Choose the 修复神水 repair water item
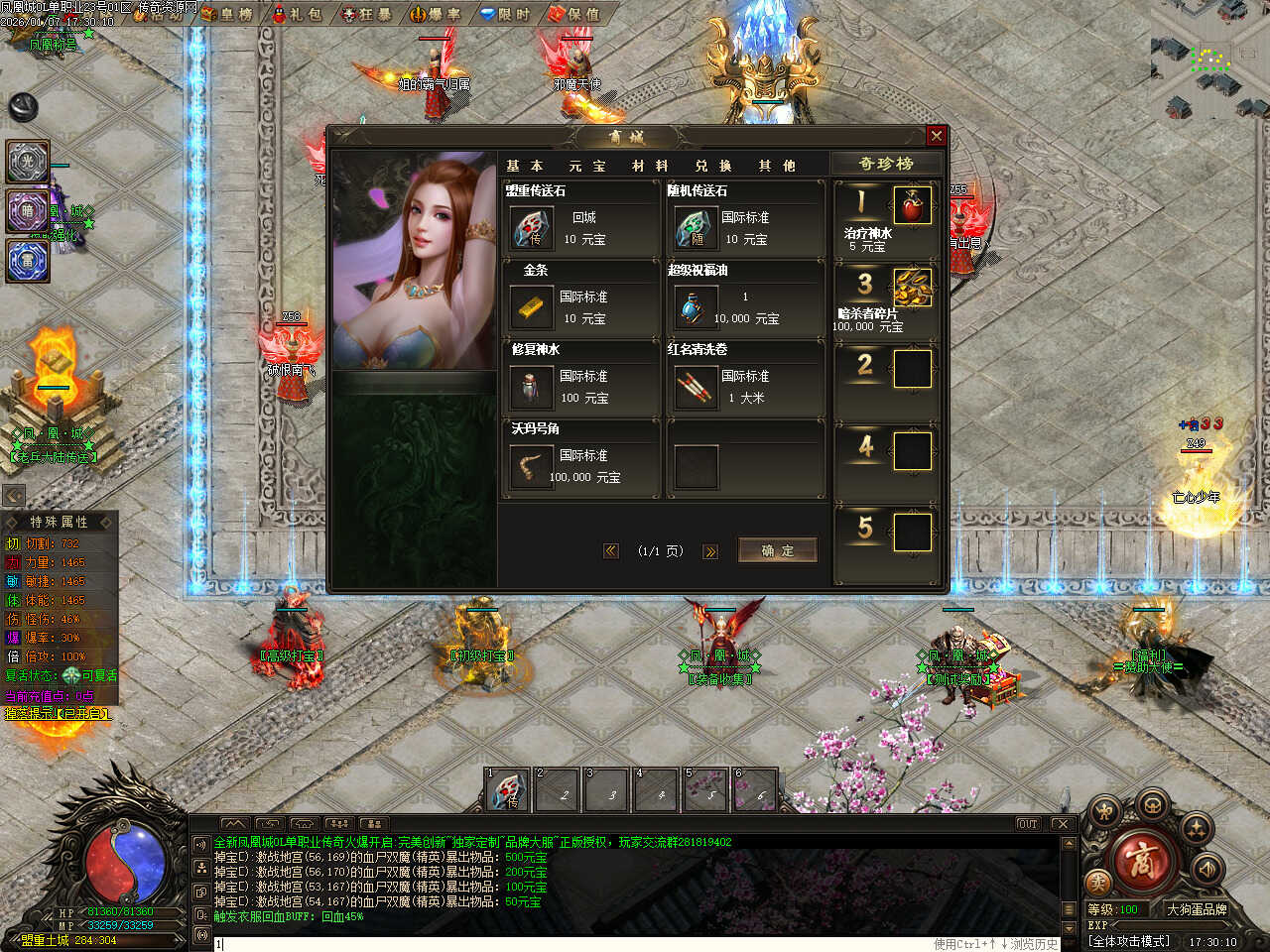The width and height of the screenshot is (1270, 952). pos(532,387)
